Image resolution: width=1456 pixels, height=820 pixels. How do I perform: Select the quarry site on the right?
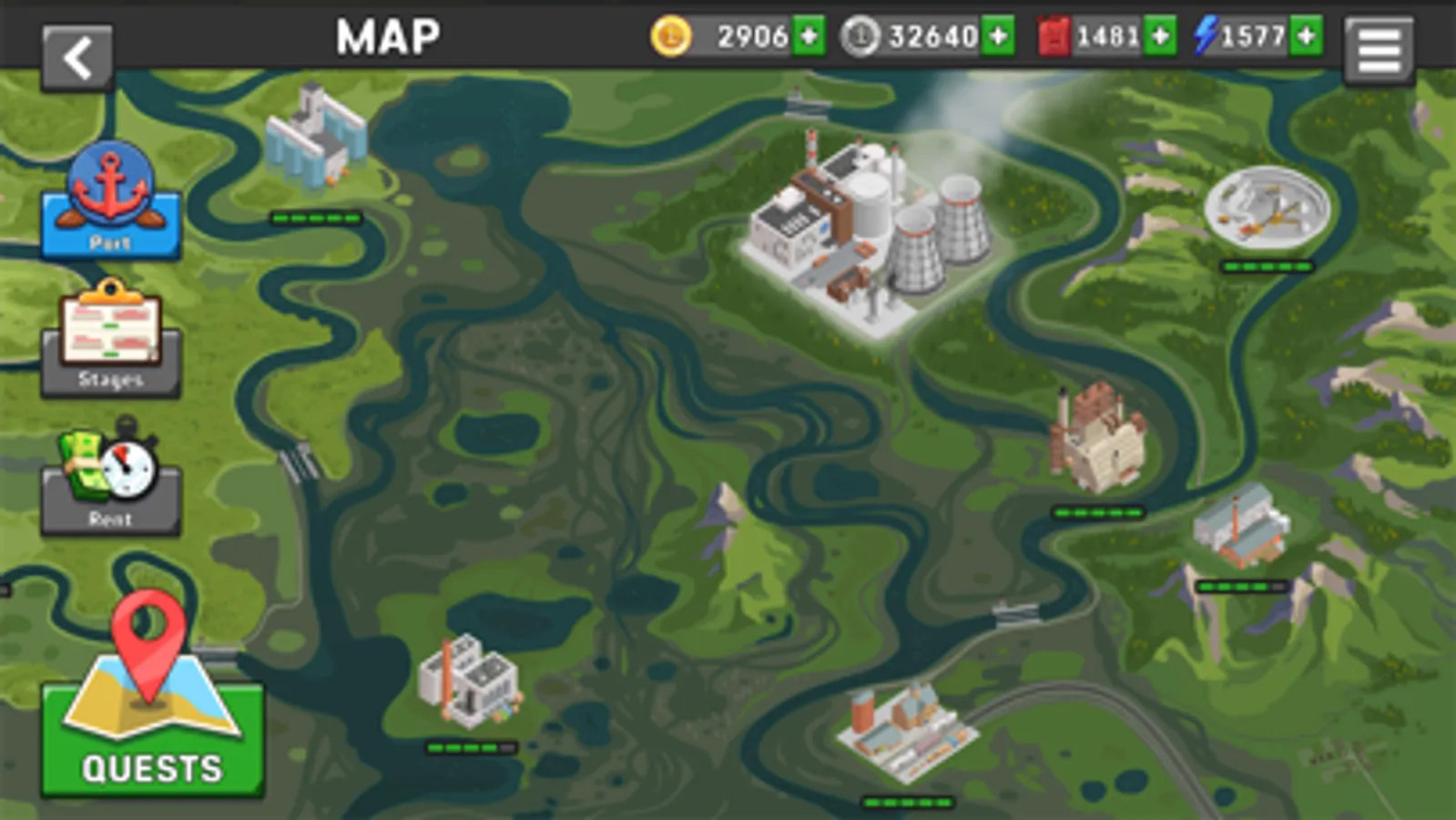coord(1268,208)
